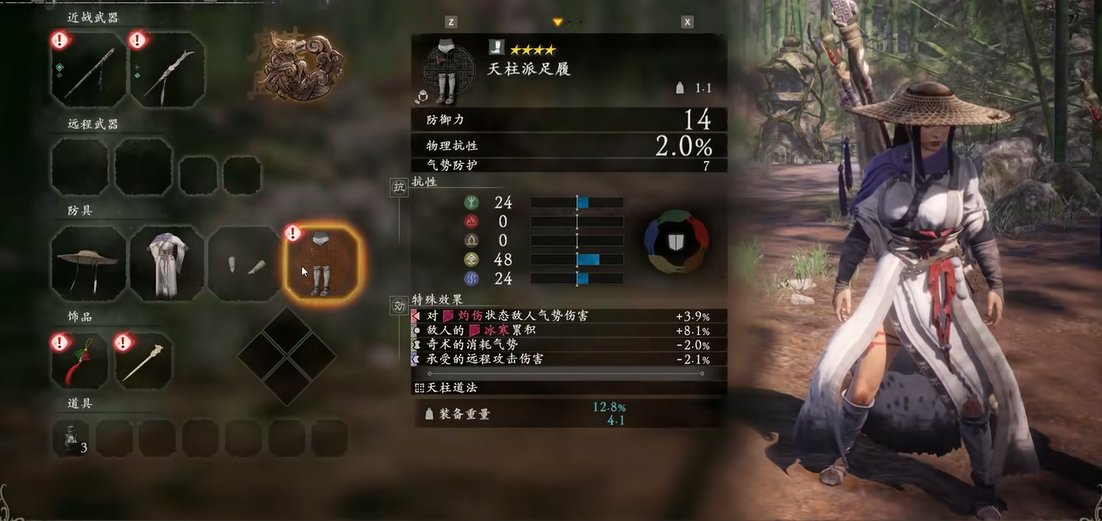Switch to the 抗 resistance section tab
This screenshot has width=1102, height=521.
click(x=398, y=187)
